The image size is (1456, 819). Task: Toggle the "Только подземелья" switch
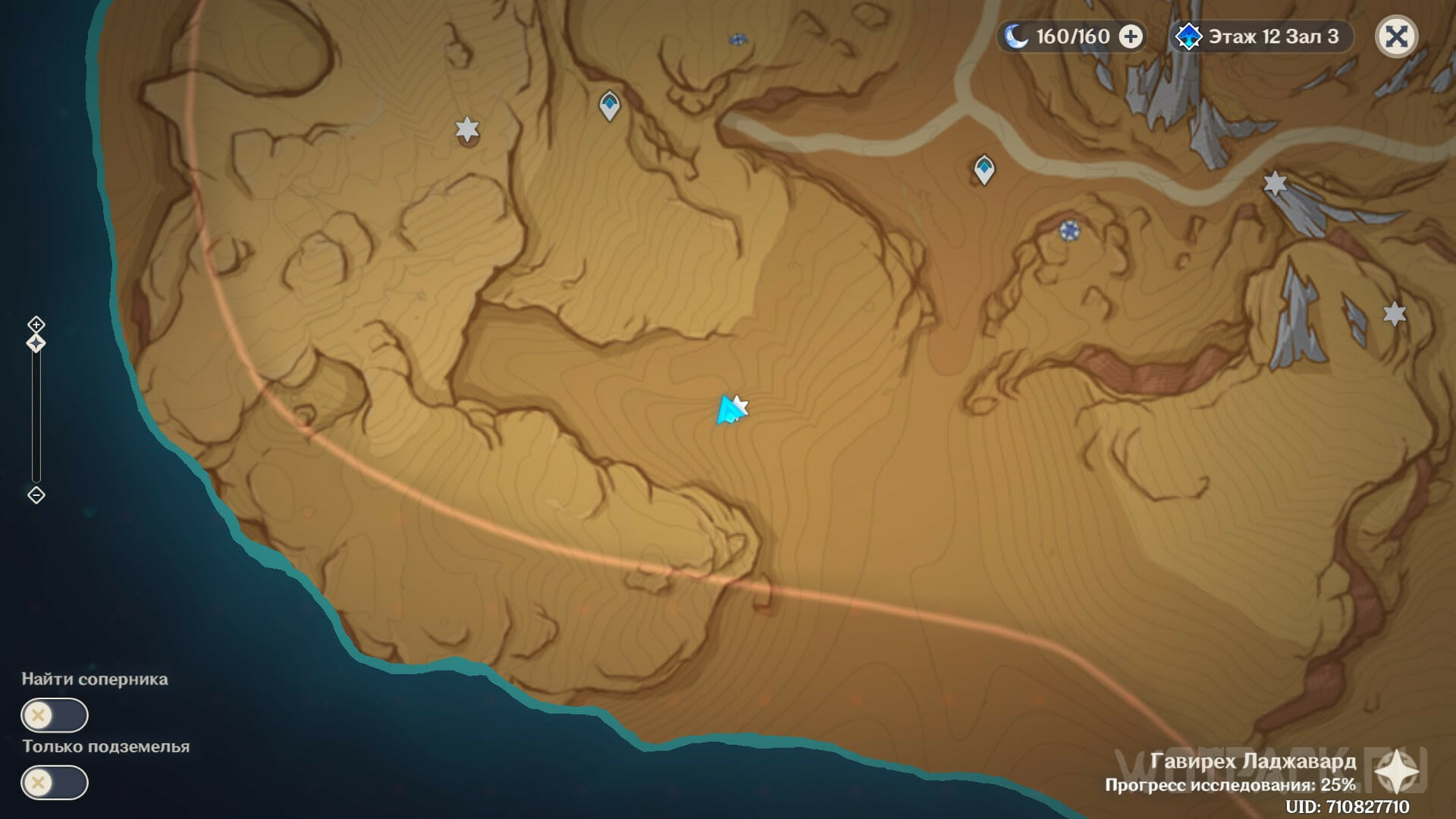point(55,783)
